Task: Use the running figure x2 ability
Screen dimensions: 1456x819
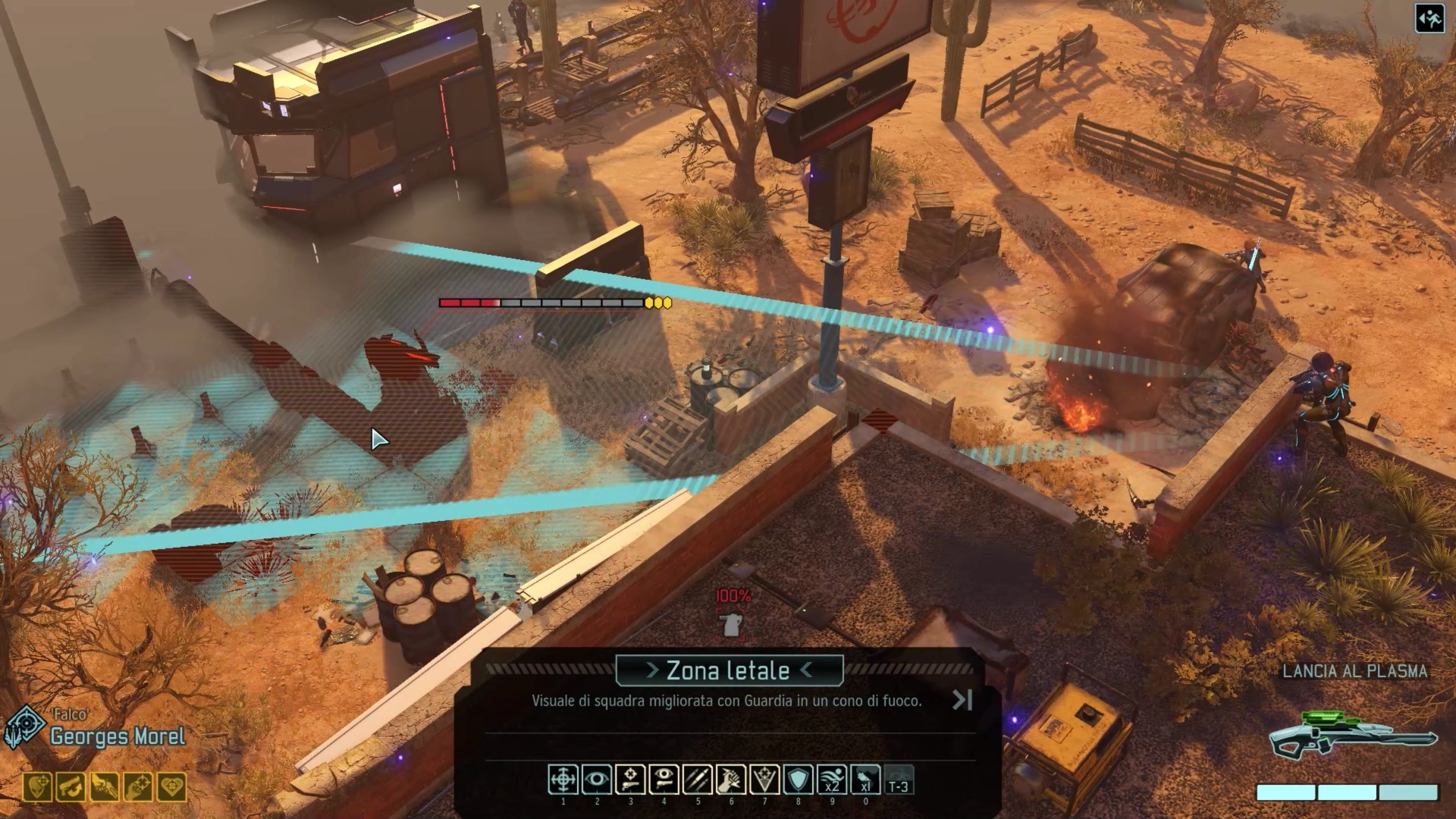Action: coord(832,780)
